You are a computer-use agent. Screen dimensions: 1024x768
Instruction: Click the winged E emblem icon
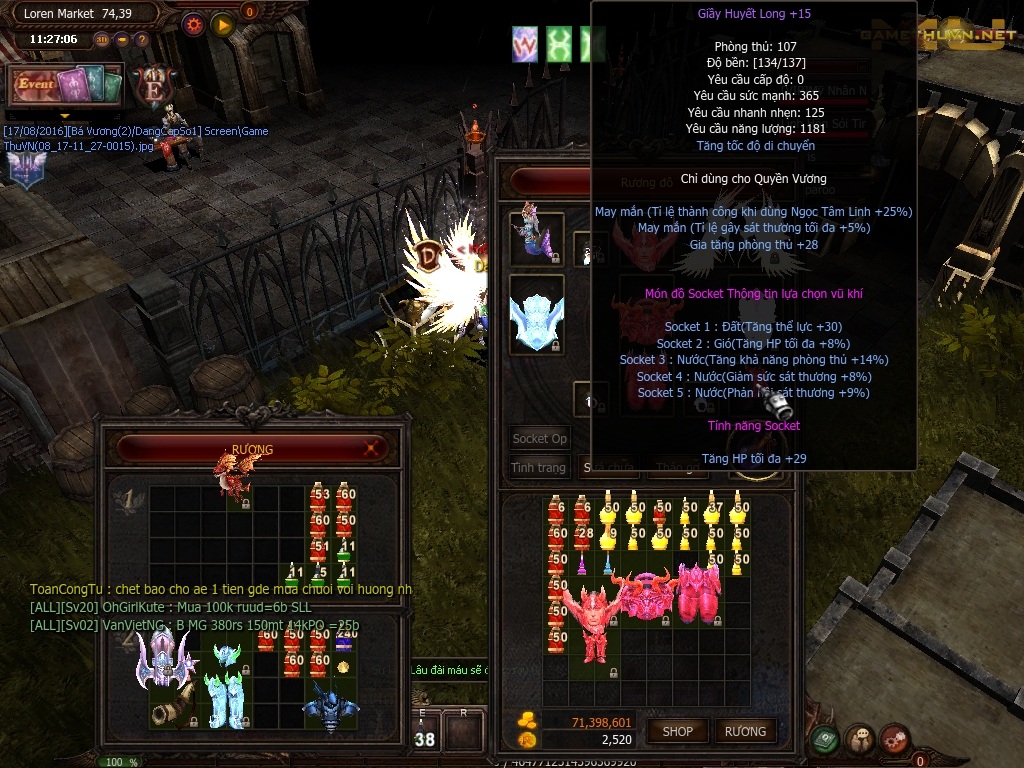point(151,85)
